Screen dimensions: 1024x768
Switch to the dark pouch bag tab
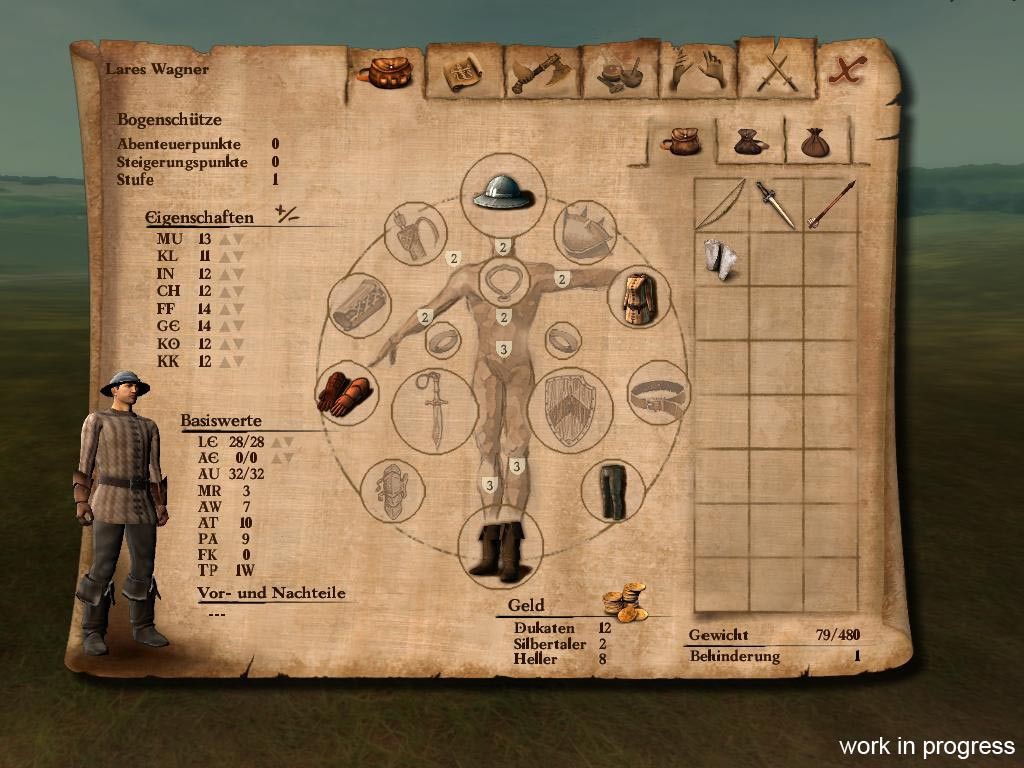[750, 141]
